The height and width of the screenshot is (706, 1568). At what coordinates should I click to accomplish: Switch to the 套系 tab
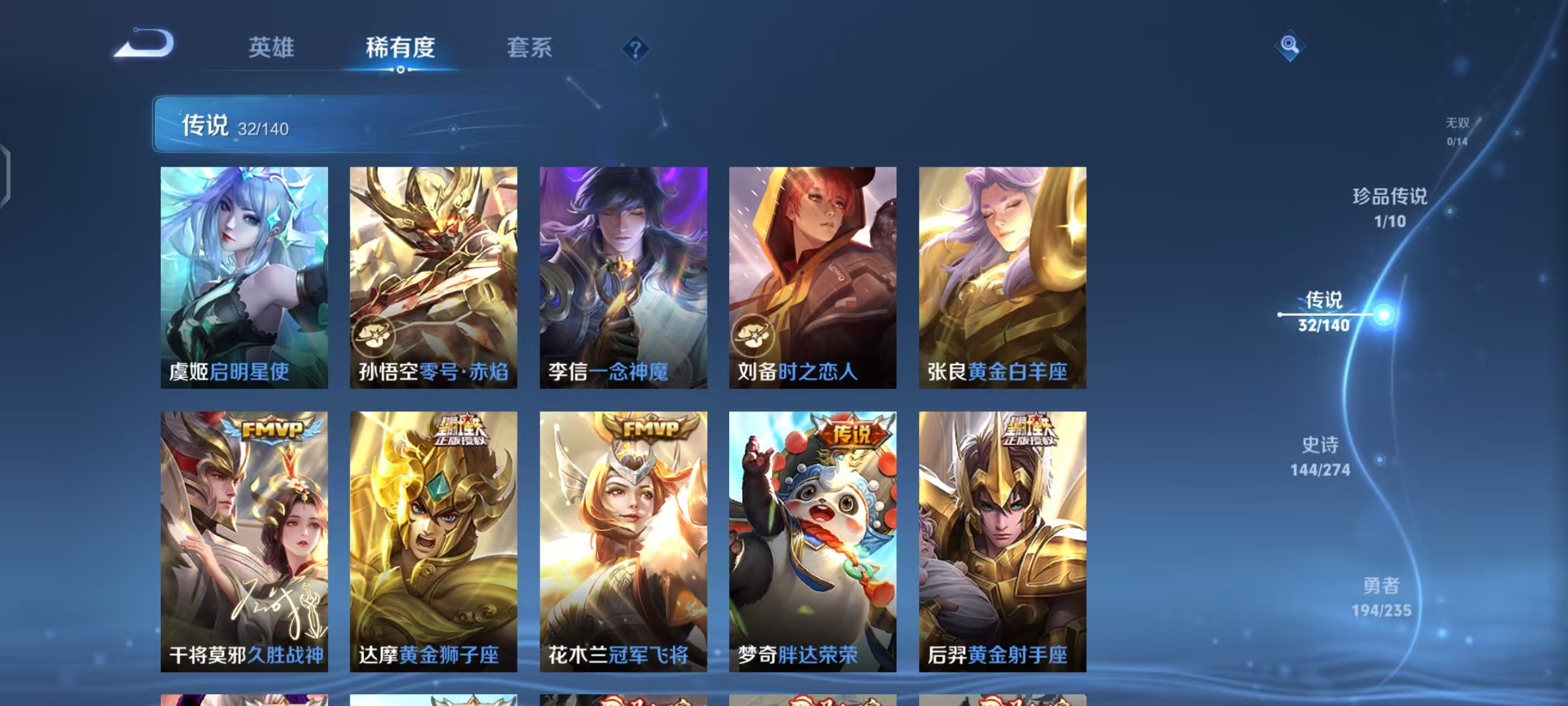pyautogui.click(x=529, y=48)
